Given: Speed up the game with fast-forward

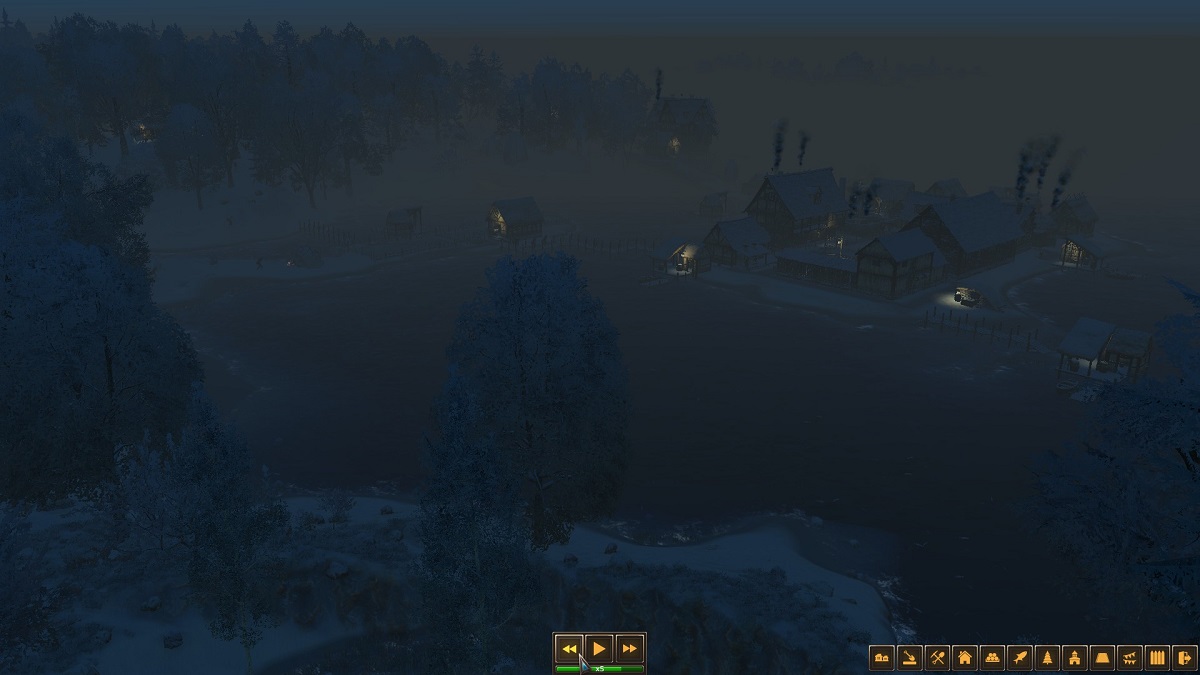Looking at the screenshot, I should [x=629, y=648].
